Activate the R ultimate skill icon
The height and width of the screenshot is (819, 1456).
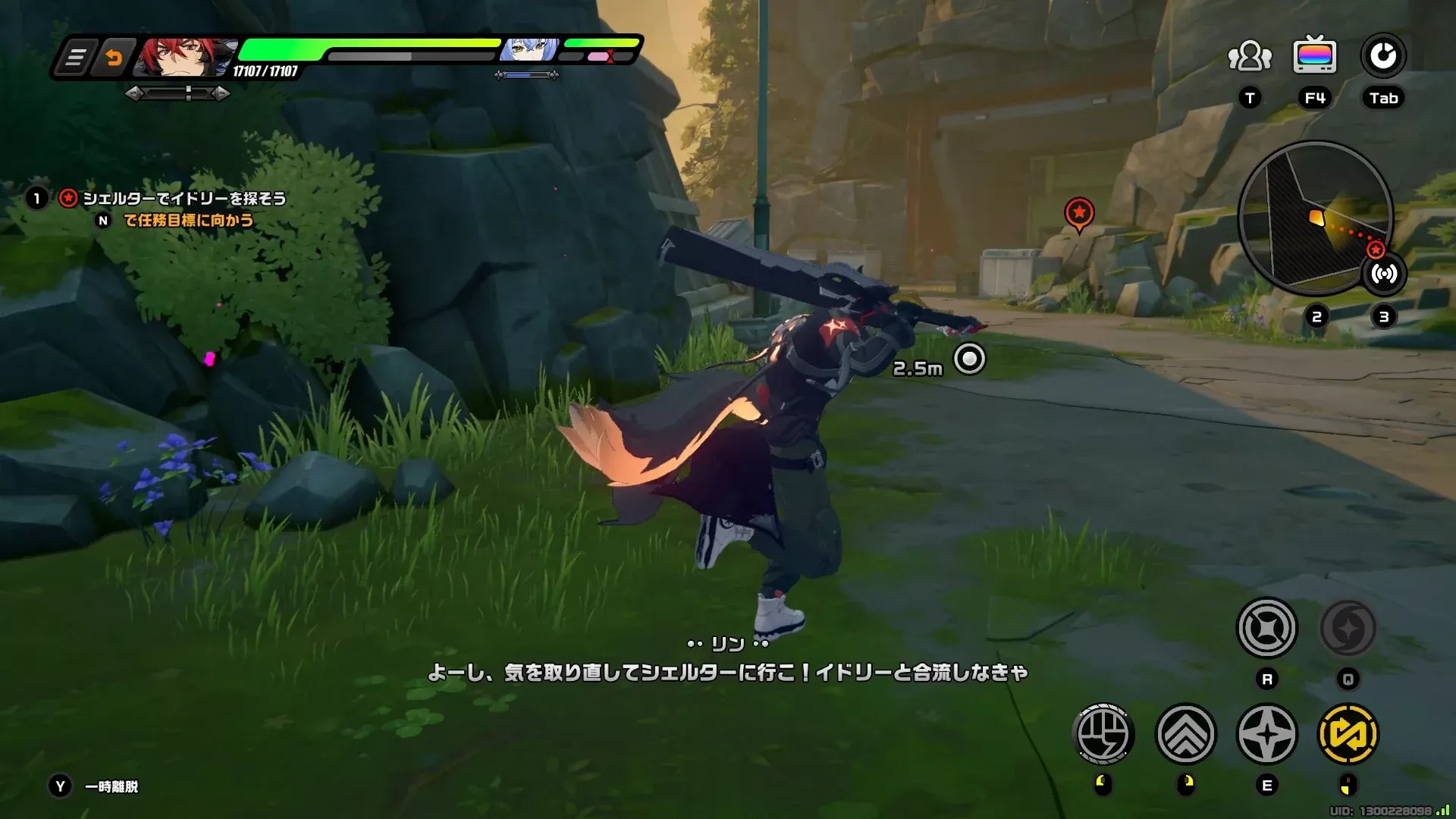point(1268,629)
